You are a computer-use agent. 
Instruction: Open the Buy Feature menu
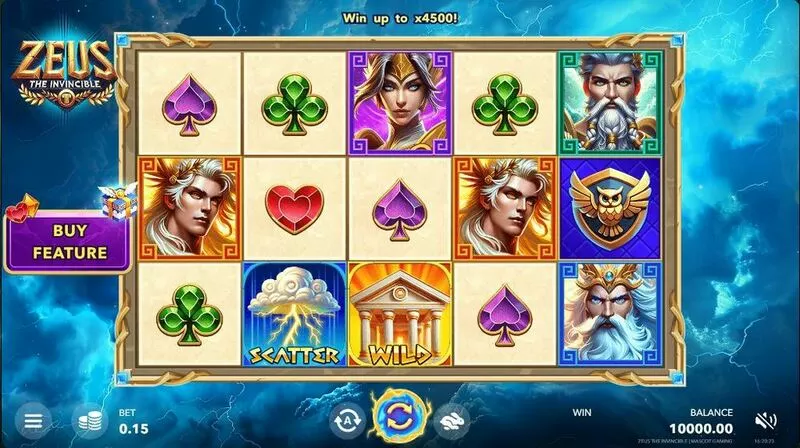(x=68, y=242)
